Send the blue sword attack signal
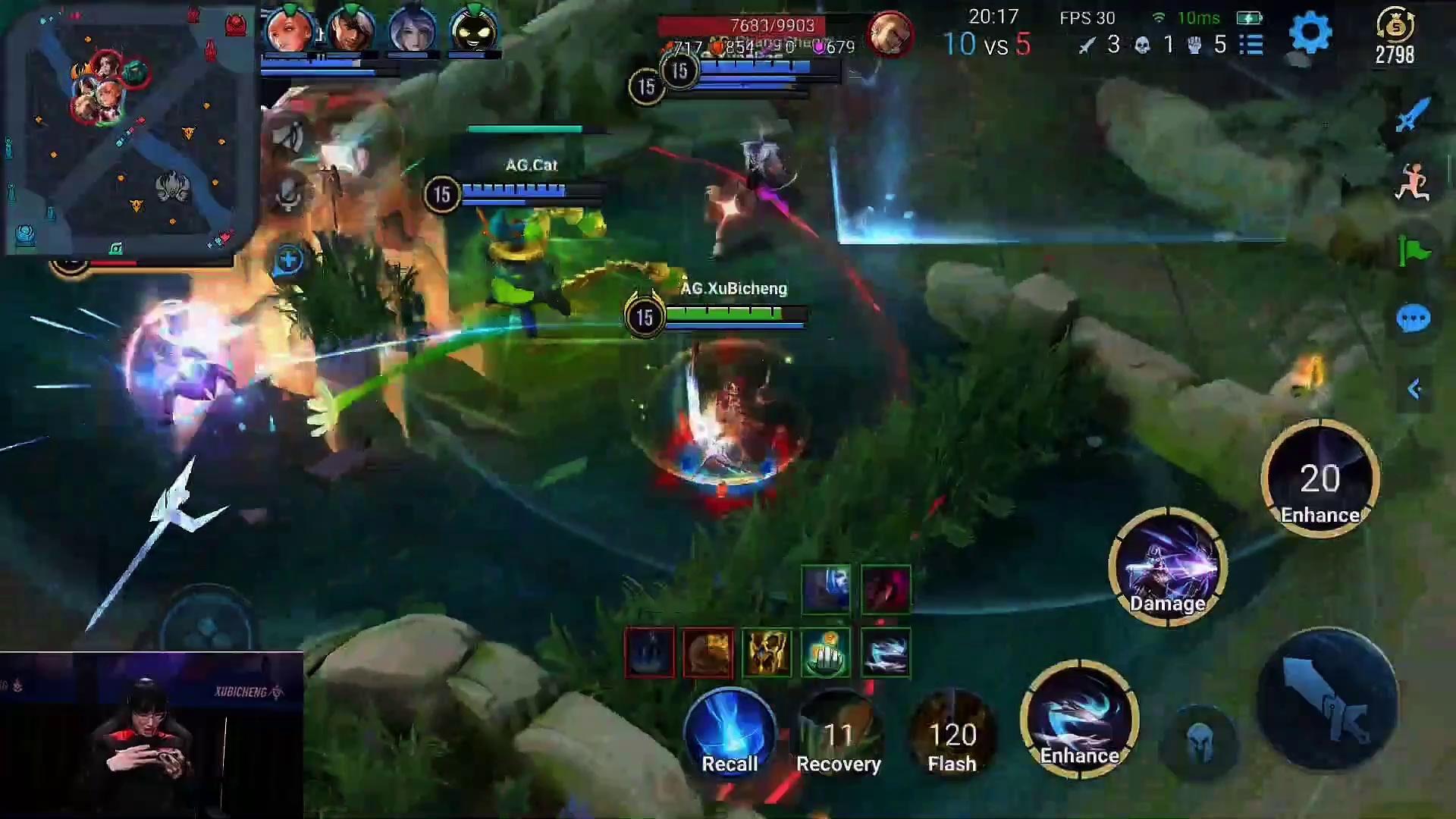1456x819 pixels. click(1413, 115)
